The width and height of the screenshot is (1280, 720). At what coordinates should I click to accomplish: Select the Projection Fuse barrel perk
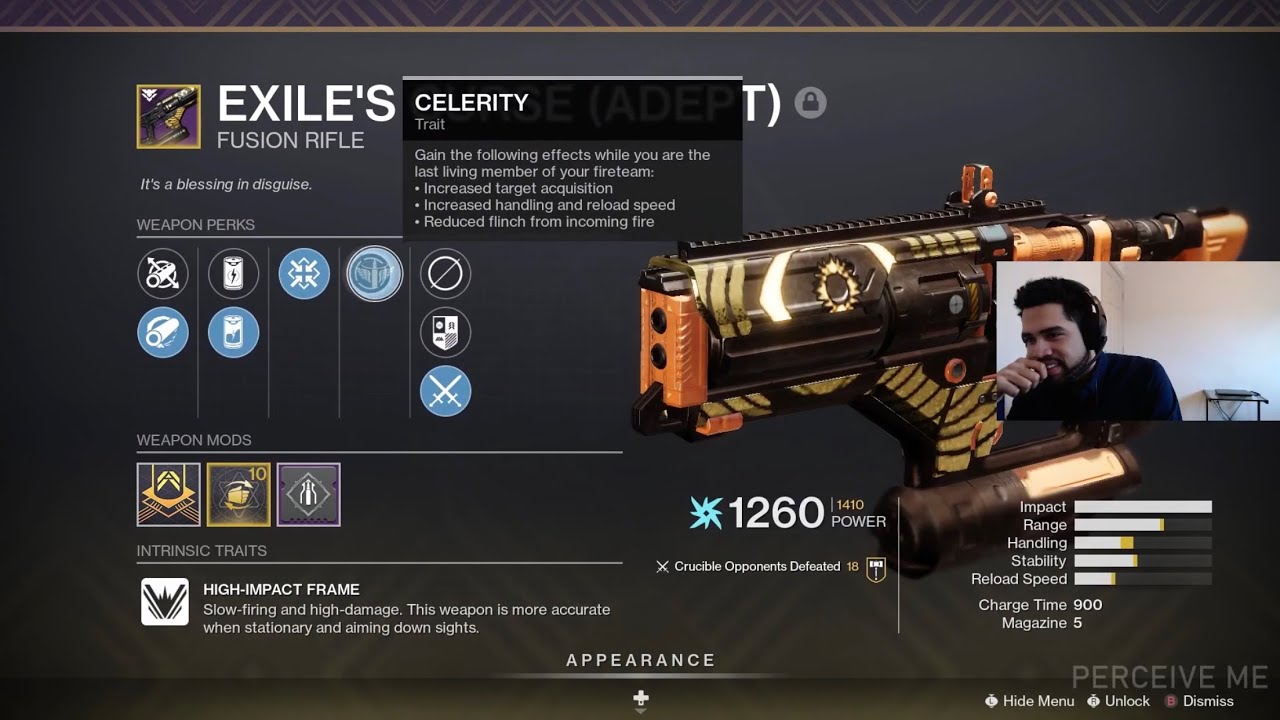click(x=163, y=332)
